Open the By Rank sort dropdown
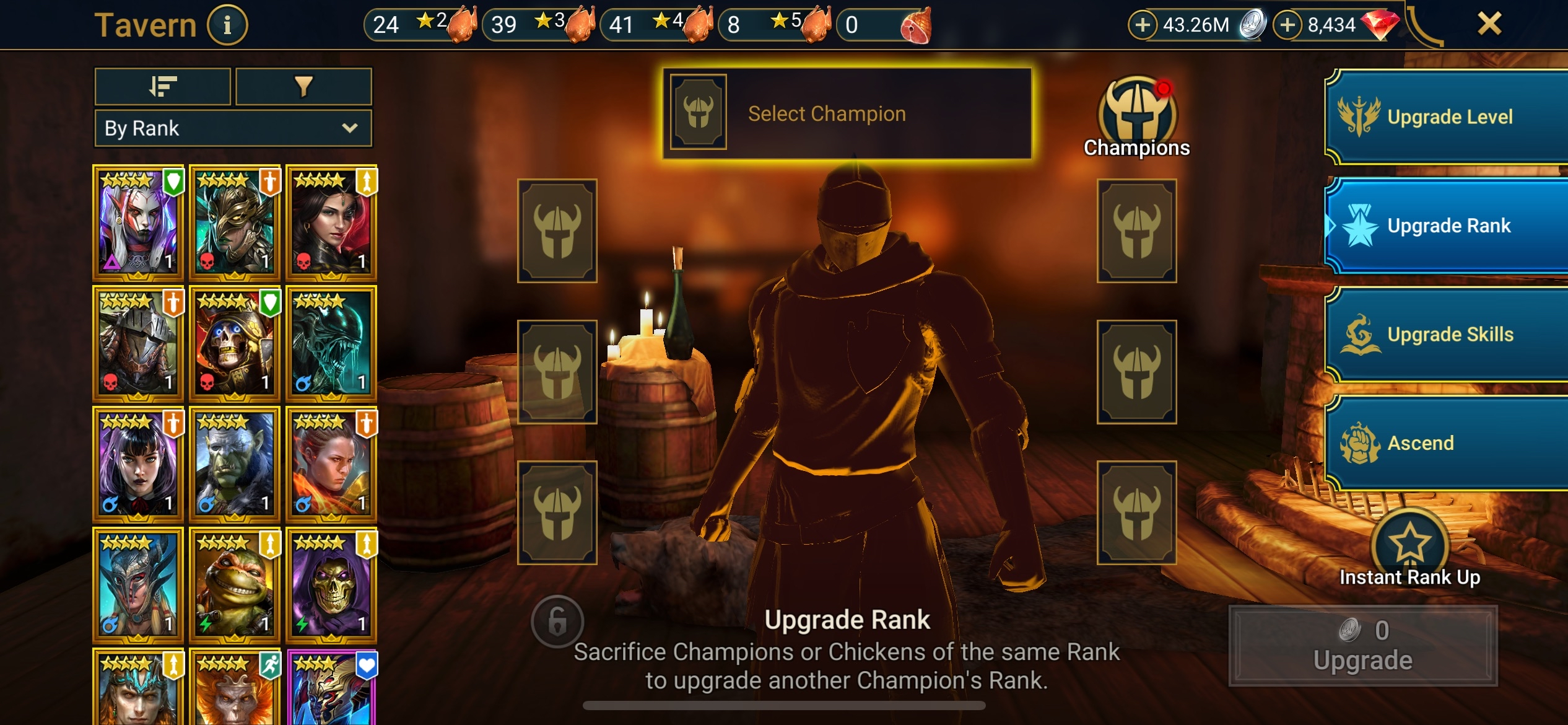This screenshot has height=725, width=1568. [233, 128]
